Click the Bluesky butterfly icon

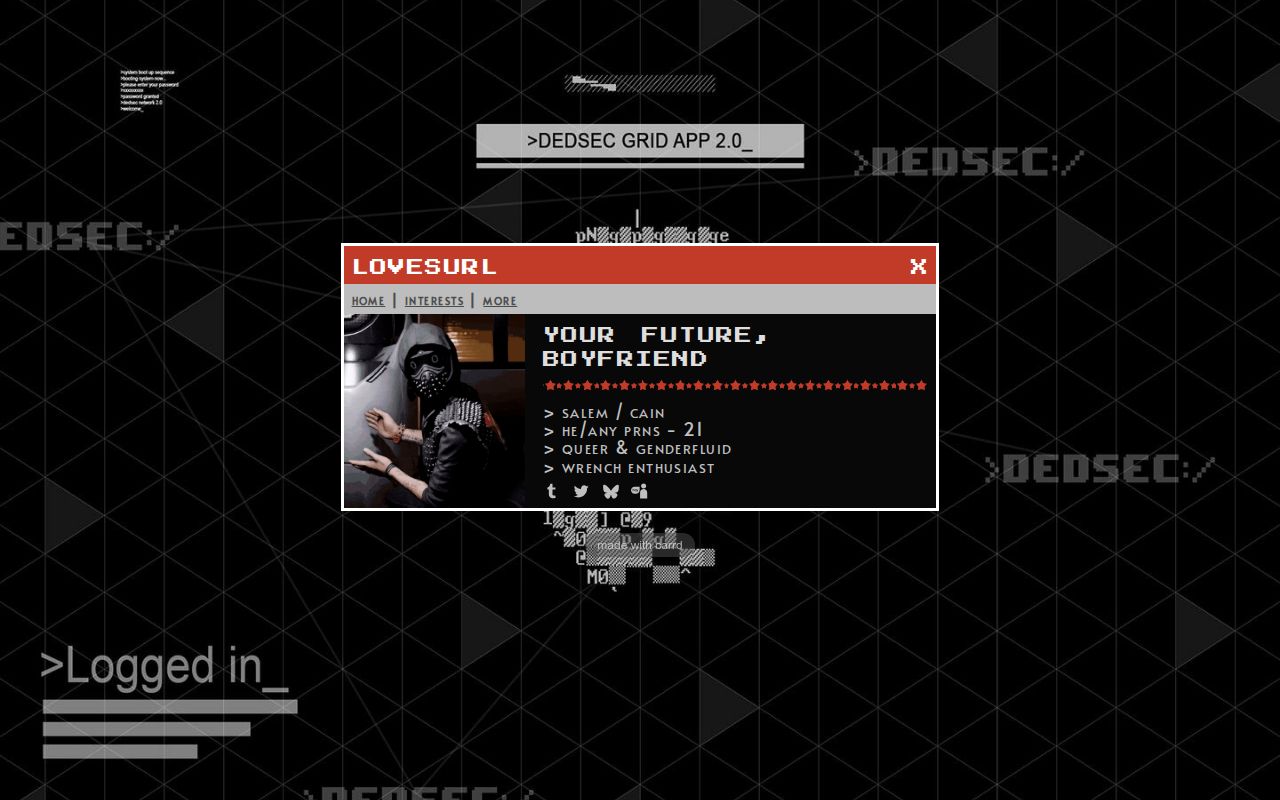click(x=611, y=491)
